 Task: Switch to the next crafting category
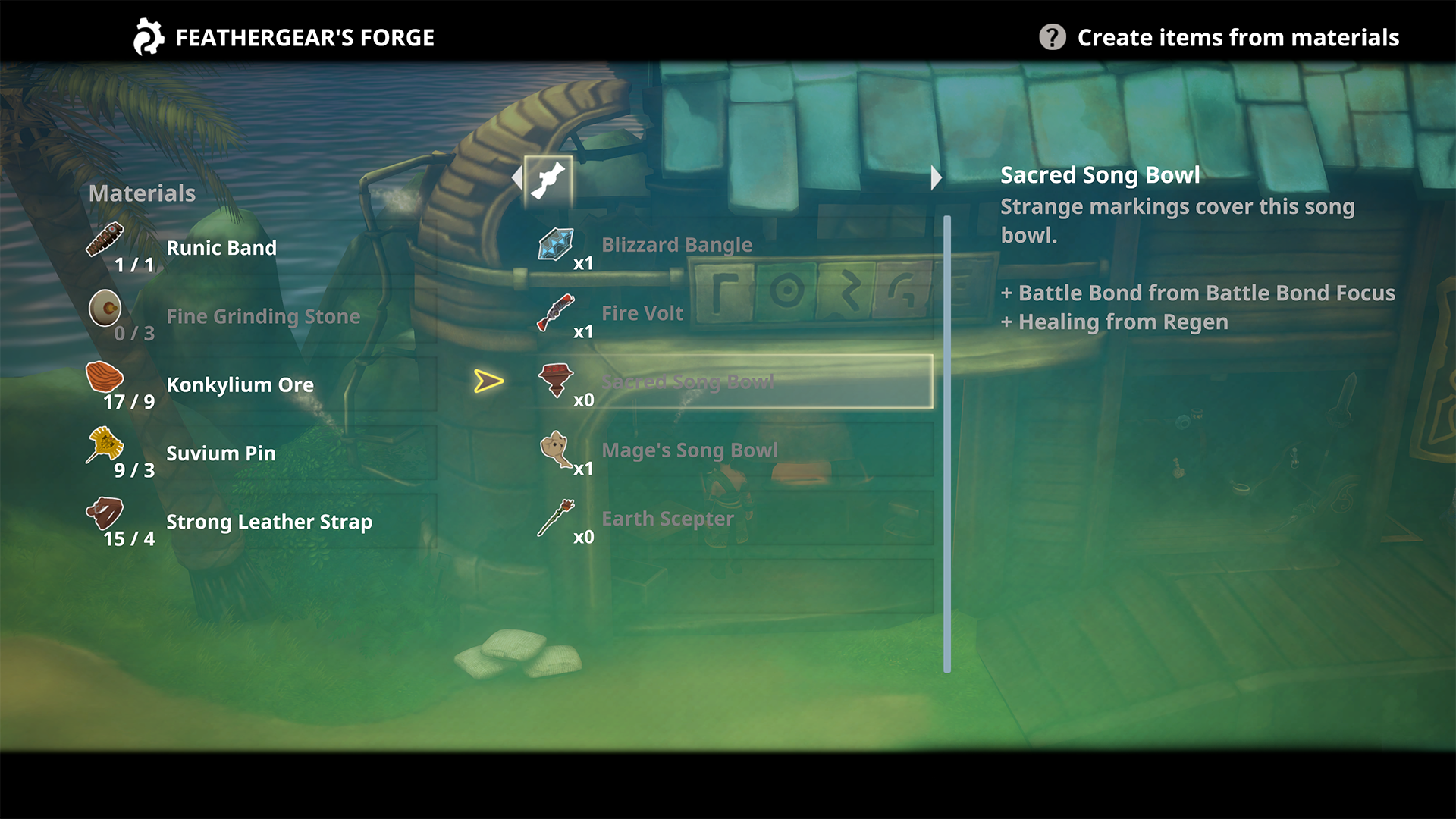937,177
